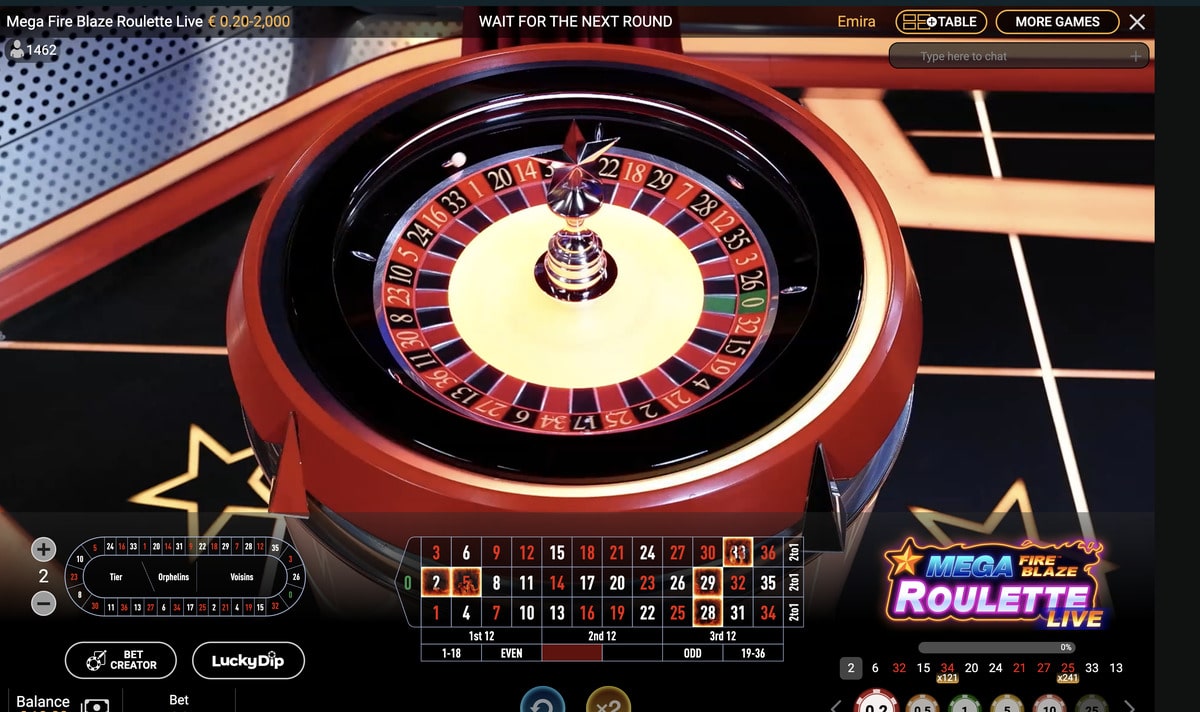Open the TABLE multi-table view button
Screen dimensions: 1200x712
pos(941,22)
